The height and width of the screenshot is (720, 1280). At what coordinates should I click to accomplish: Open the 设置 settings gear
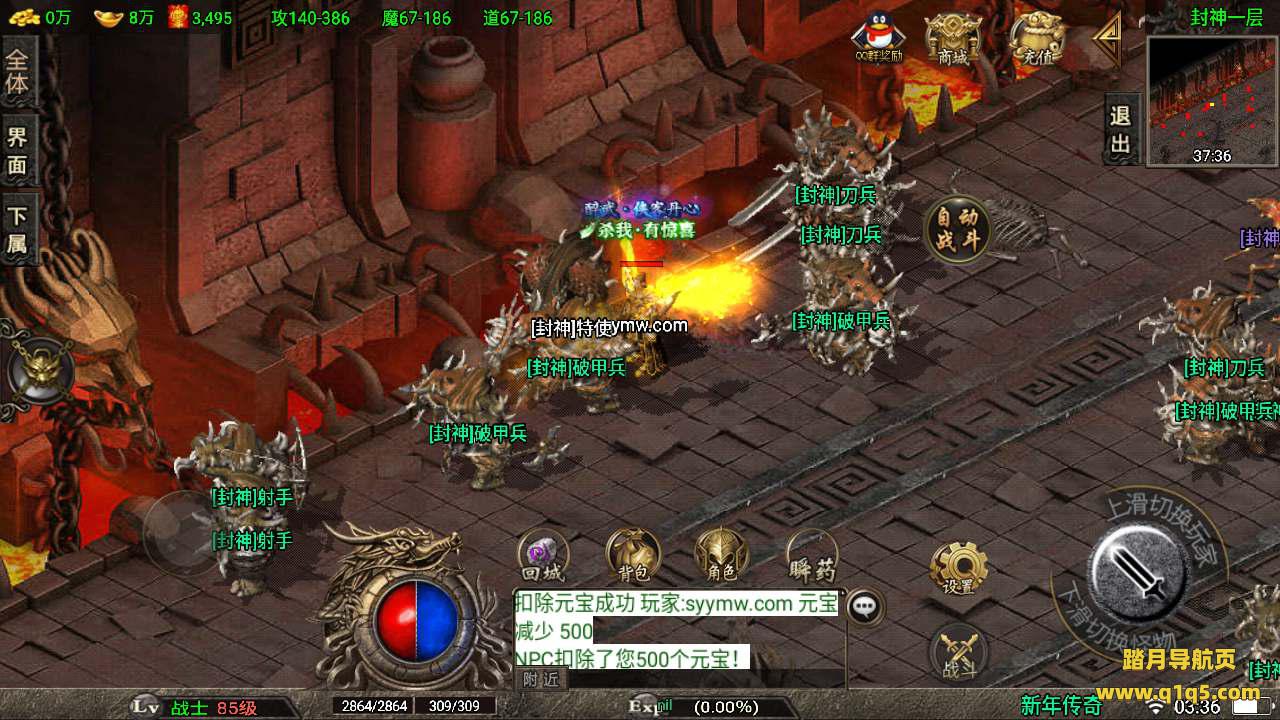pyautogui.click(x=958, y=568)
